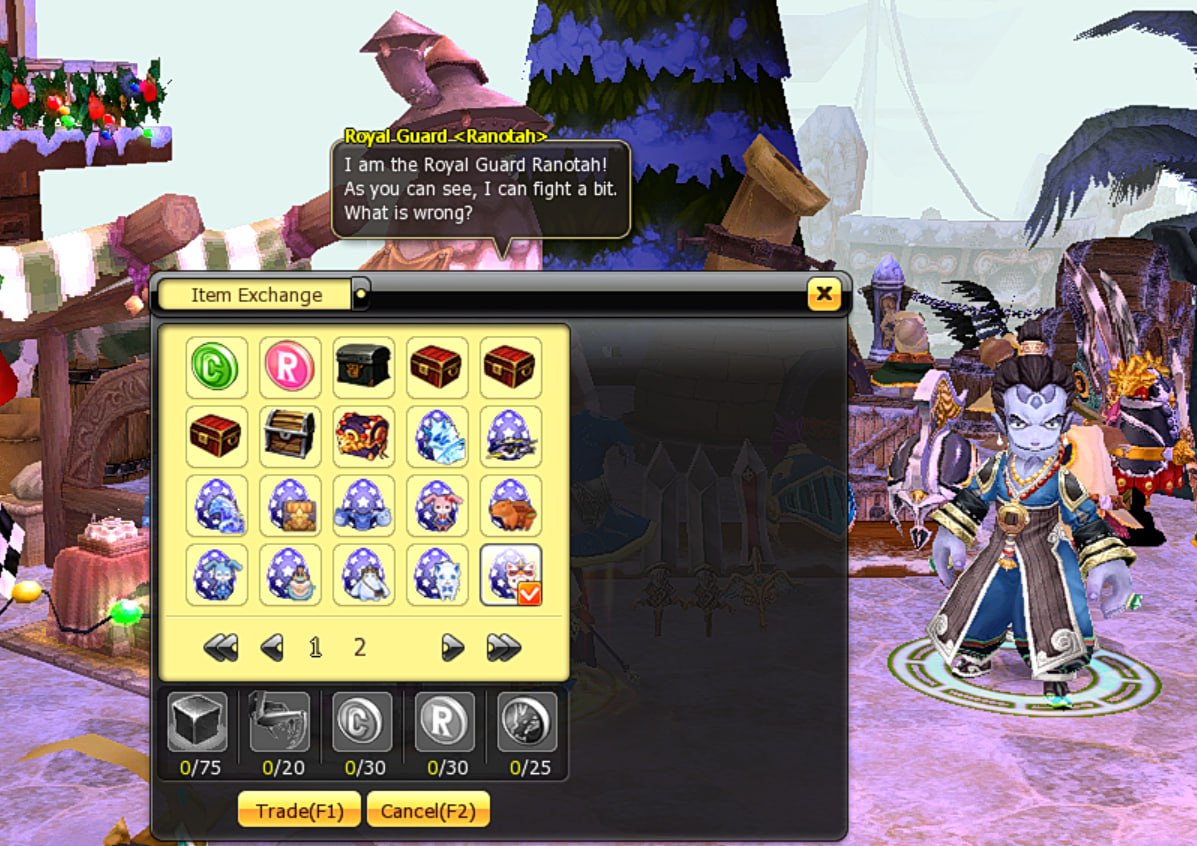This screenshot has width=1197, height=846.
Task: Go back to the previous item page
Action: (x=271, y=648)
